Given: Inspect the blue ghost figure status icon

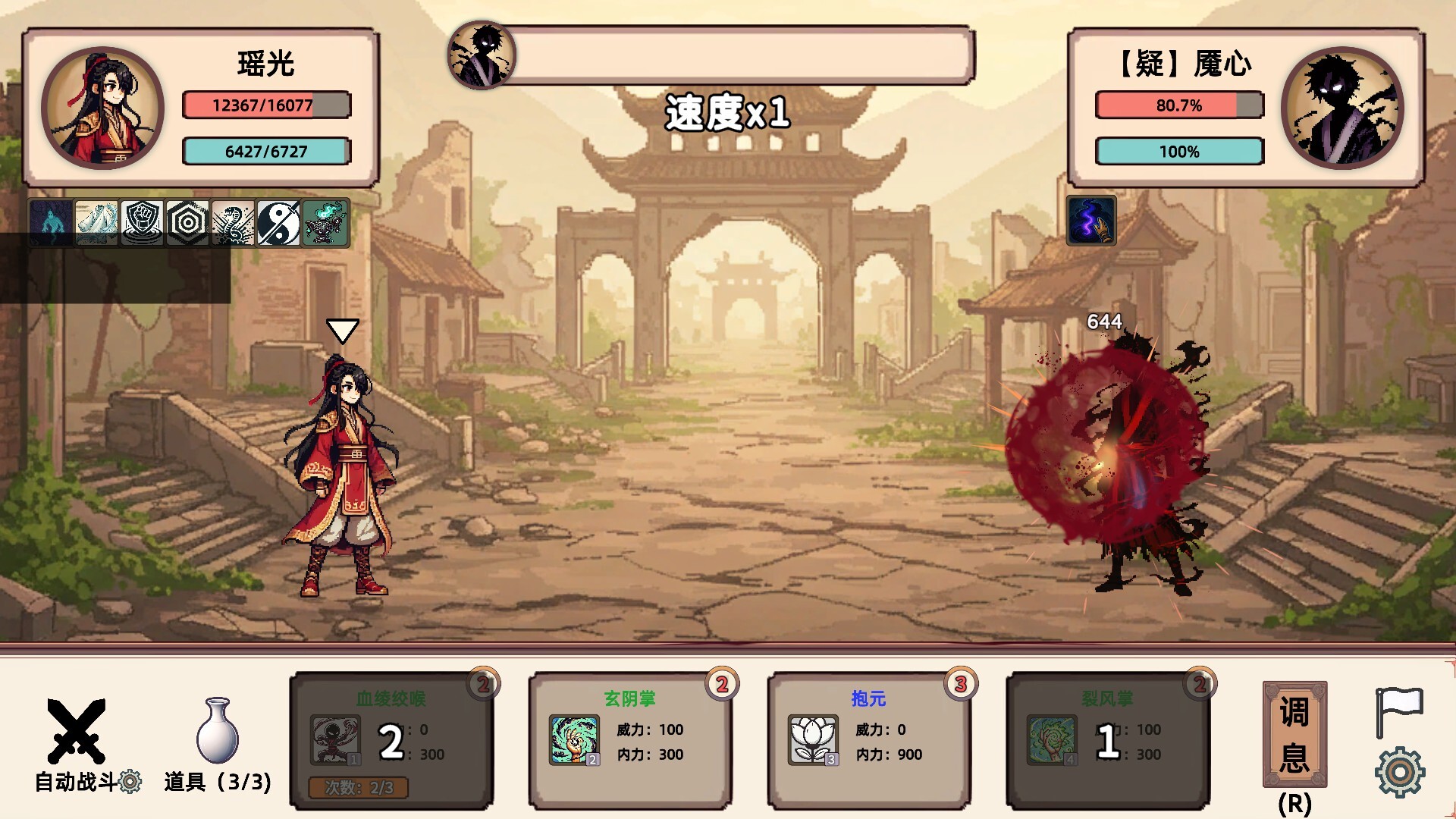Looking at the screenshot, I should tap(51, 223).
